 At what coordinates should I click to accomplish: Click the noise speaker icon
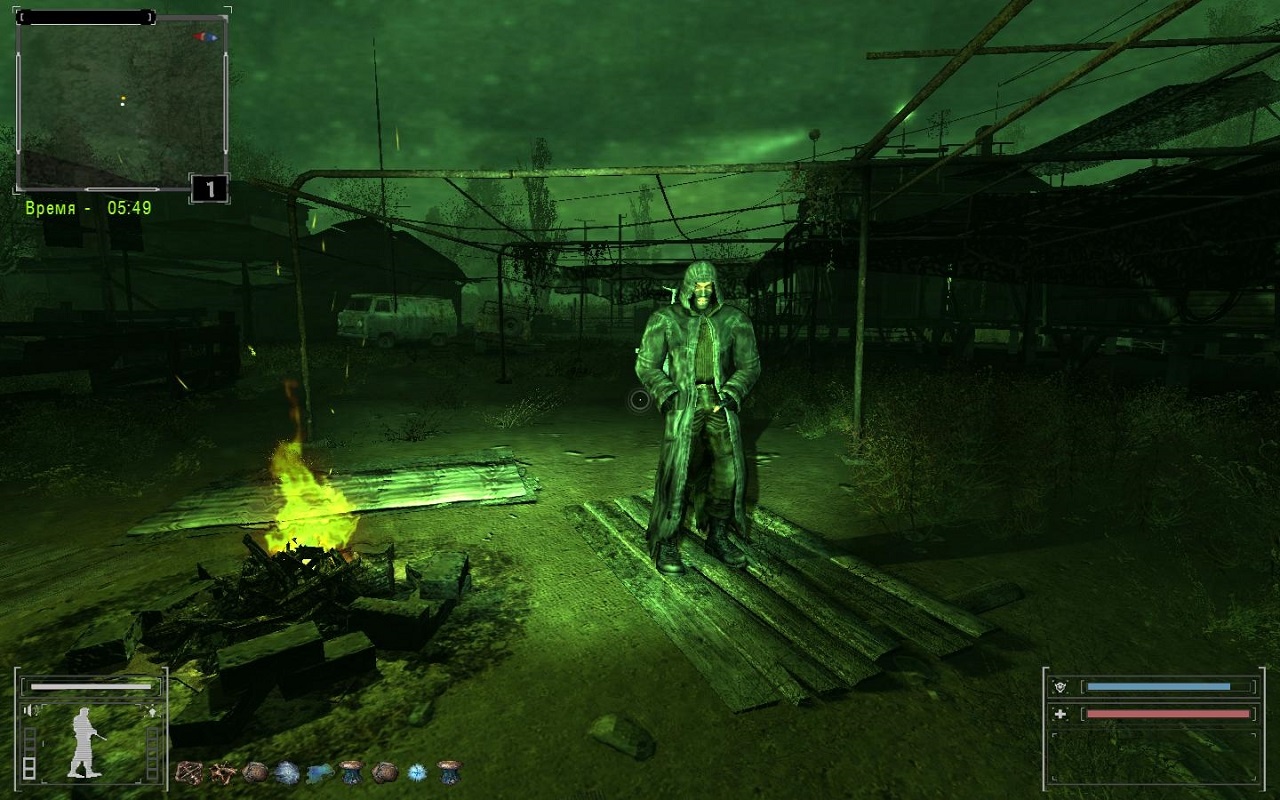point(29,711)
